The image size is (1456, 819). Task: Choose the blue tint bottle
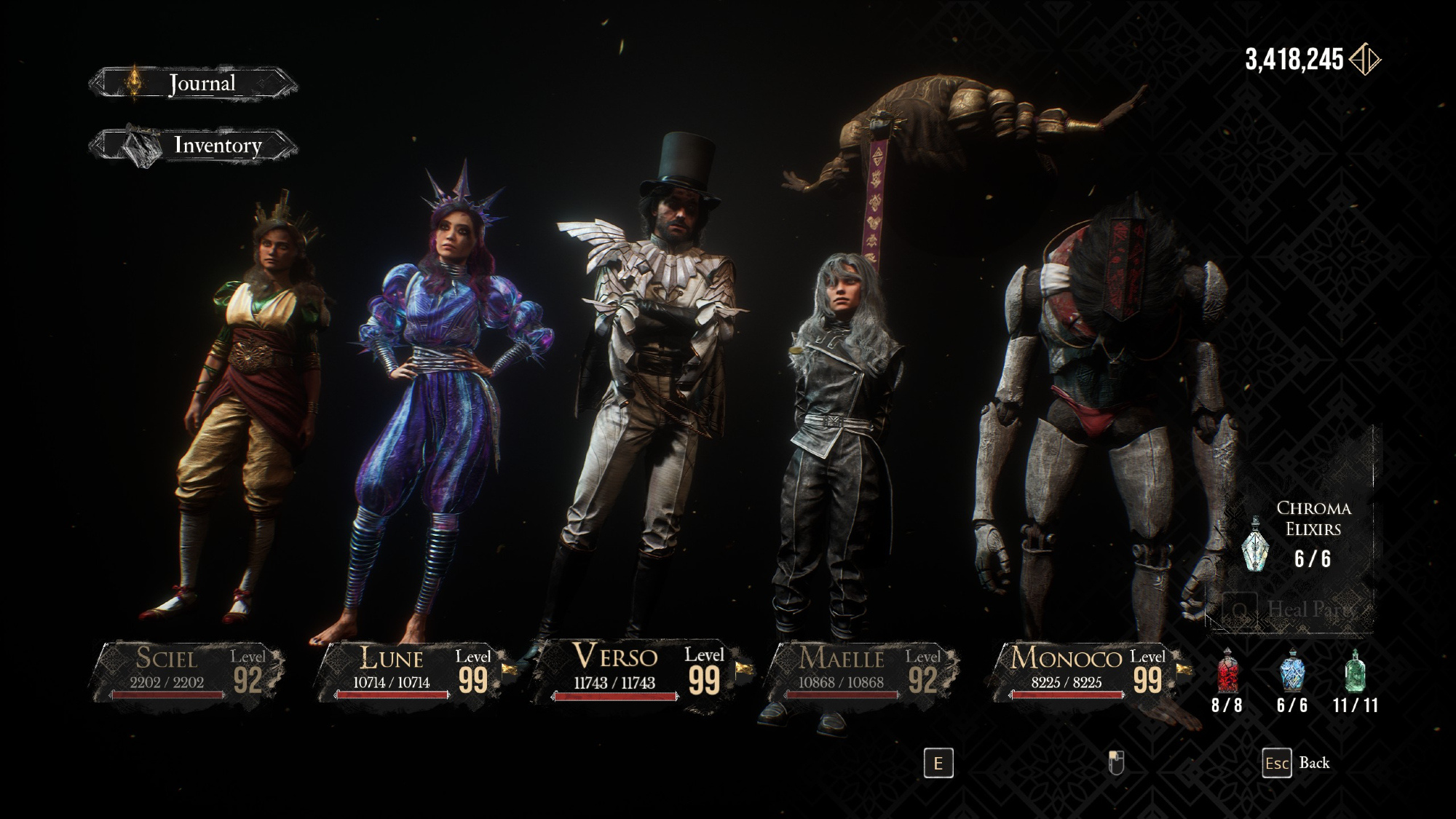1291,670
